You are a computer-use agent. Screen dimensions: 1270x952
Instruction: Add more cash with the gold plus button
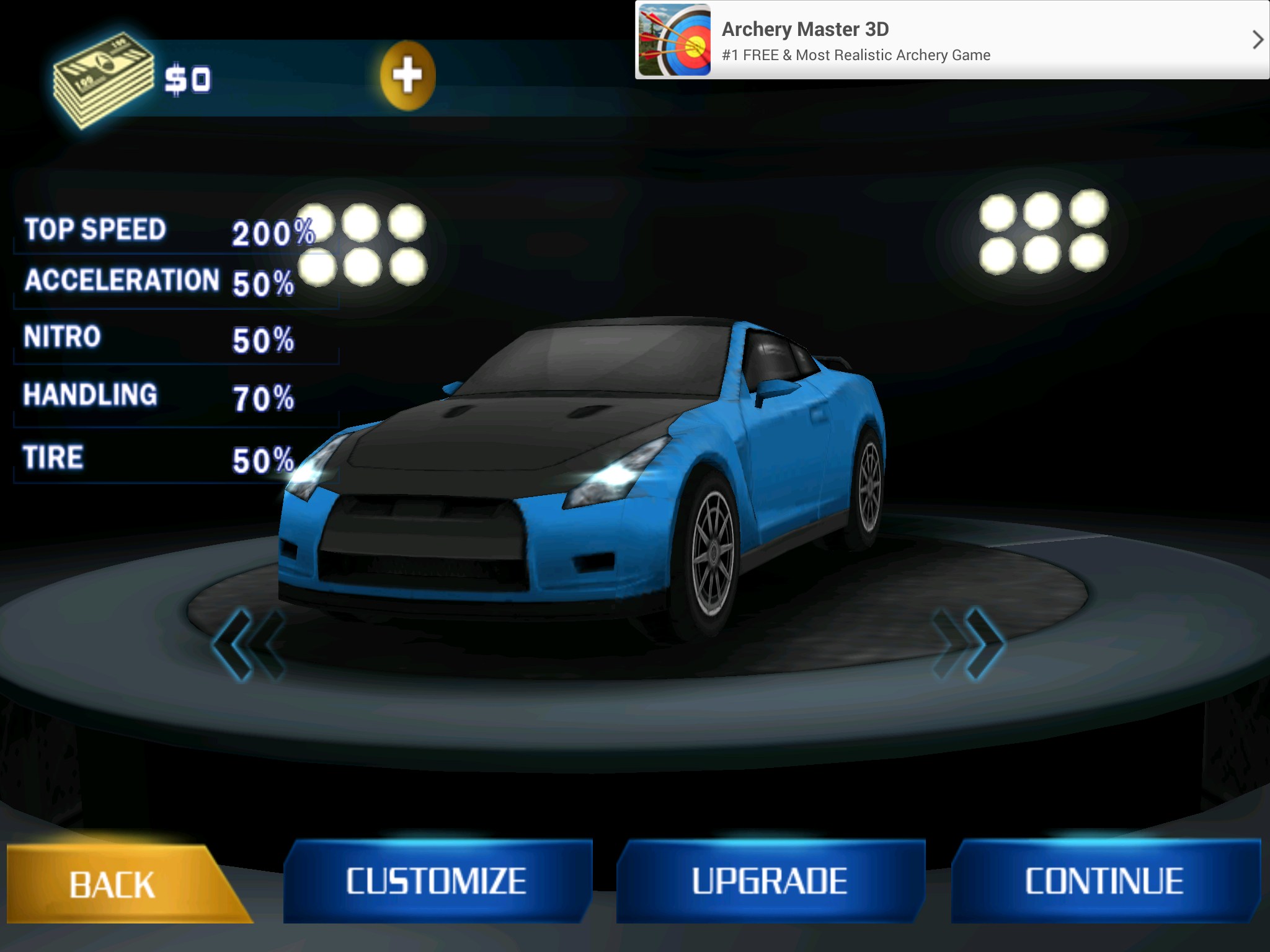click(407, 76)
